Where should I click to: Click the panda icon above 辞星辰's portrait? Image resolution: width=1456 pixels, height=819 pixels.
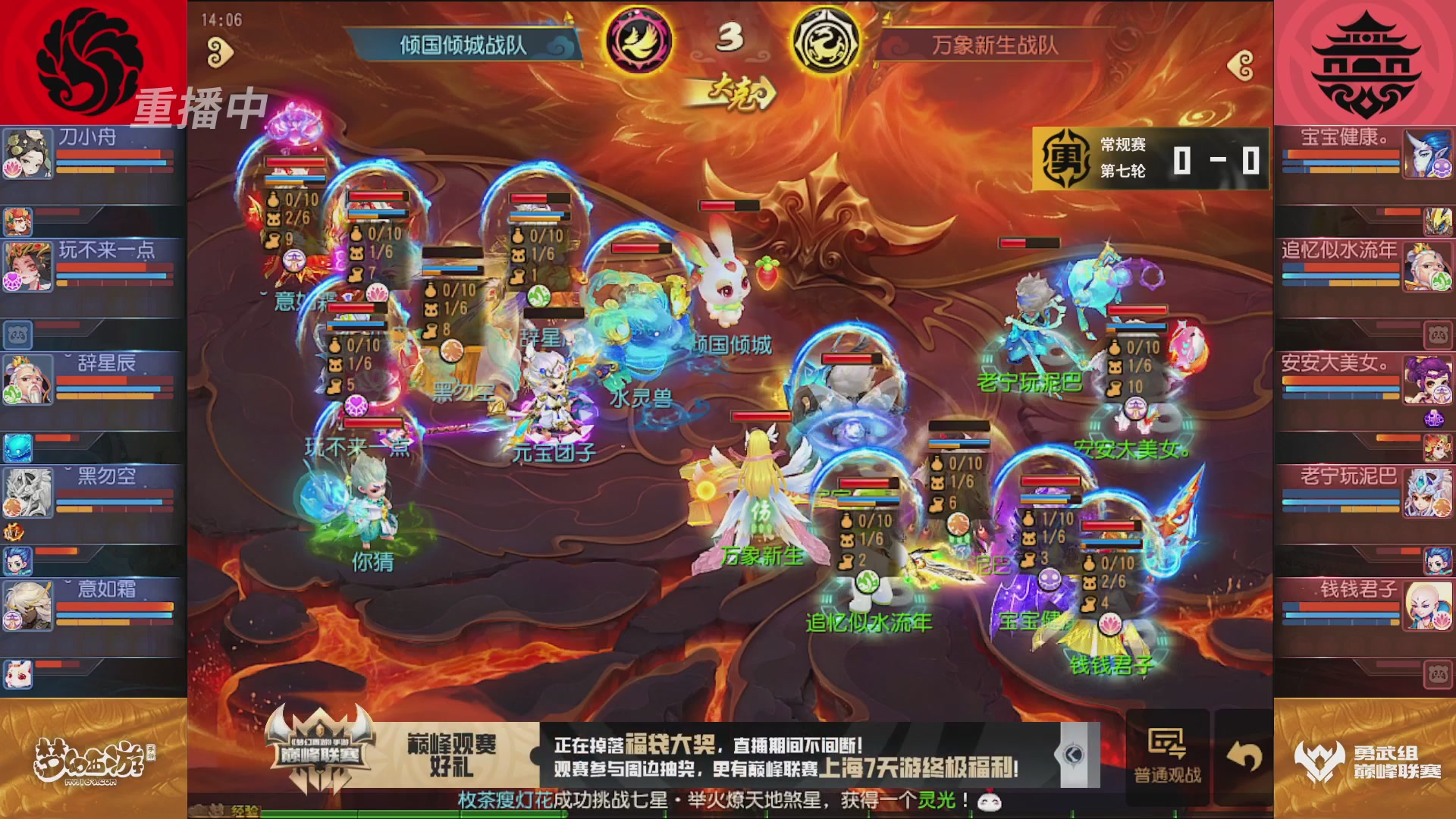(17, 334)
